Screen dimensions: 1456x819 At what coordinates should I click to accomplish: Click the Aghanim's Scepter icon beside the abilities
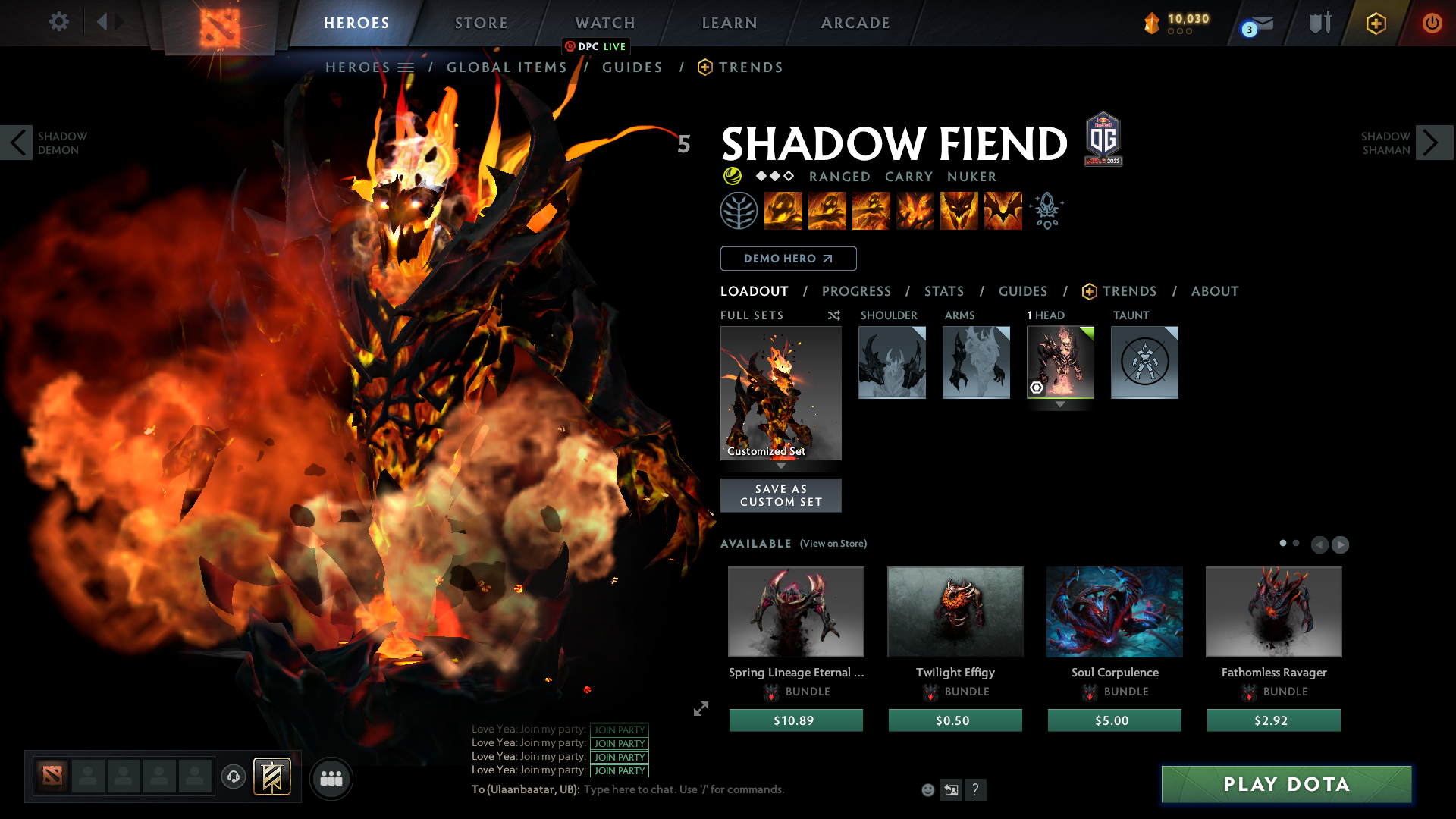point(1046,210)
